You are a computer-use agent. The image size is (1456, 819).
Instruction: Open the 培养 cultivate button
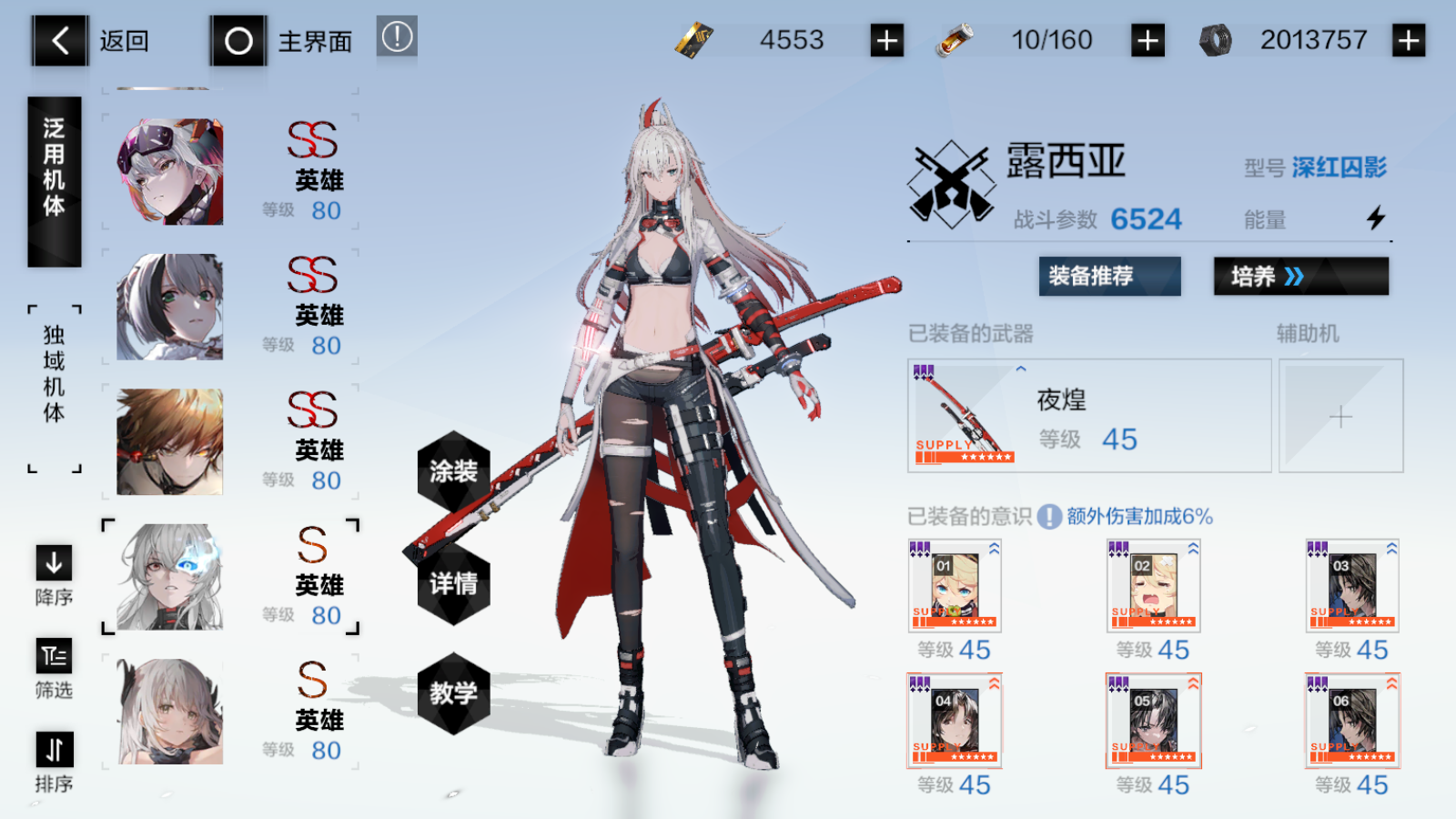[x=1301, y=277]
